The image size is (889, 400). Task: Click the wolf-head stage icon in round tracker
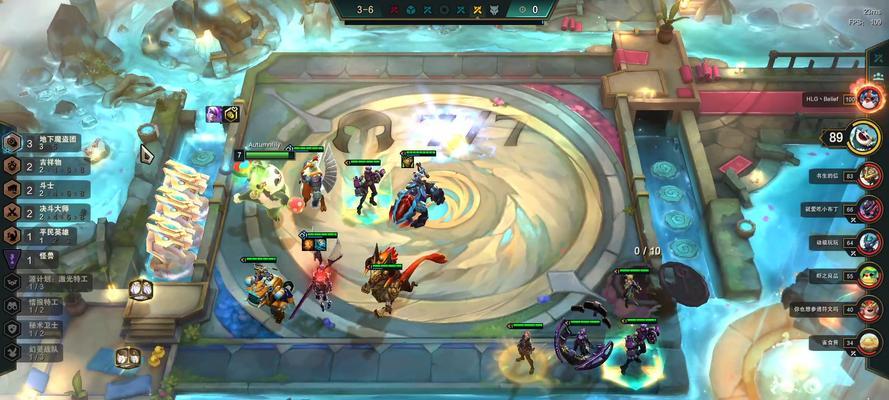[478, 10]
